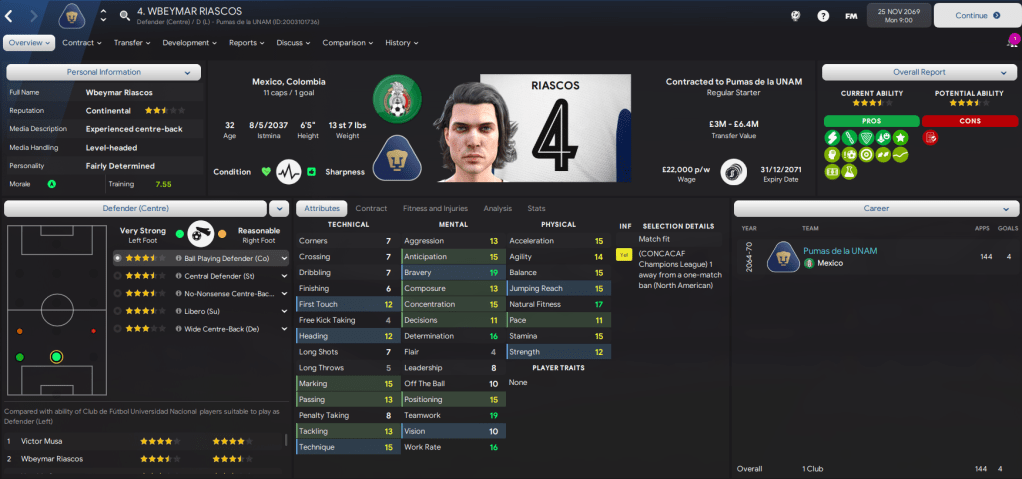1022x479 pixels.
Task: Switch to the Fitness and Injuries tab
Action: [x=434, y=208]
